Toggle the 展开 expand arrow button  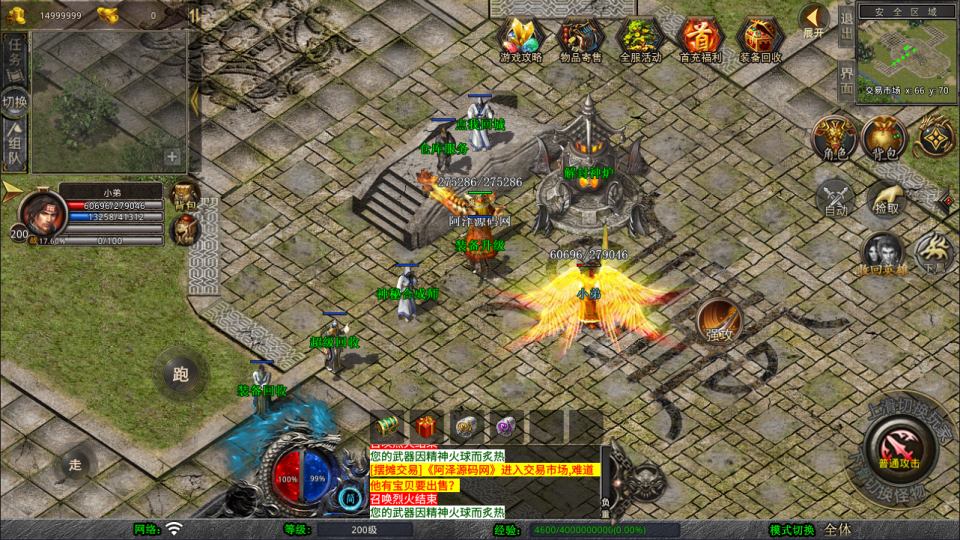(x=814, y=20)
